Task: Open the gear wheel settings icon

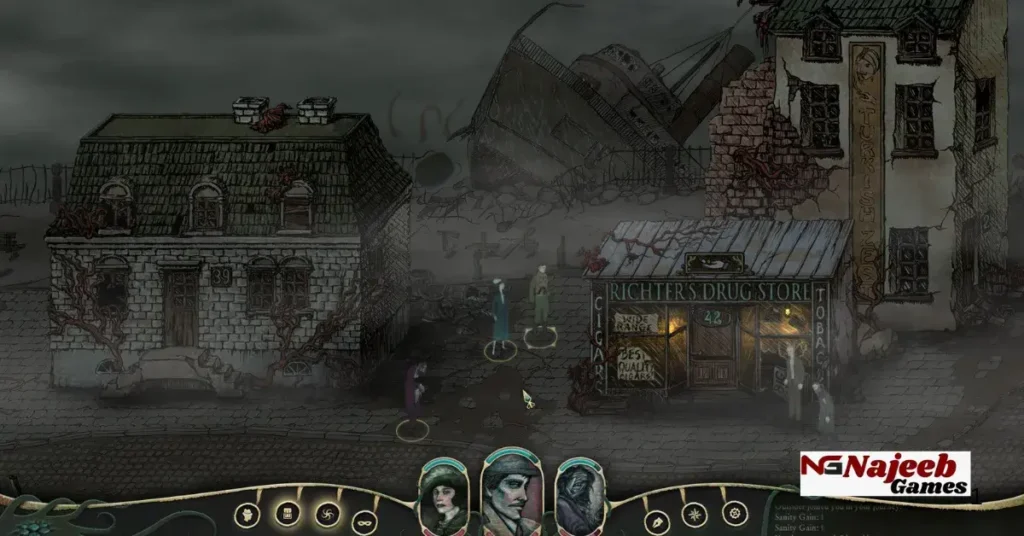Action: pyautogui.click(x=734, y=514)
